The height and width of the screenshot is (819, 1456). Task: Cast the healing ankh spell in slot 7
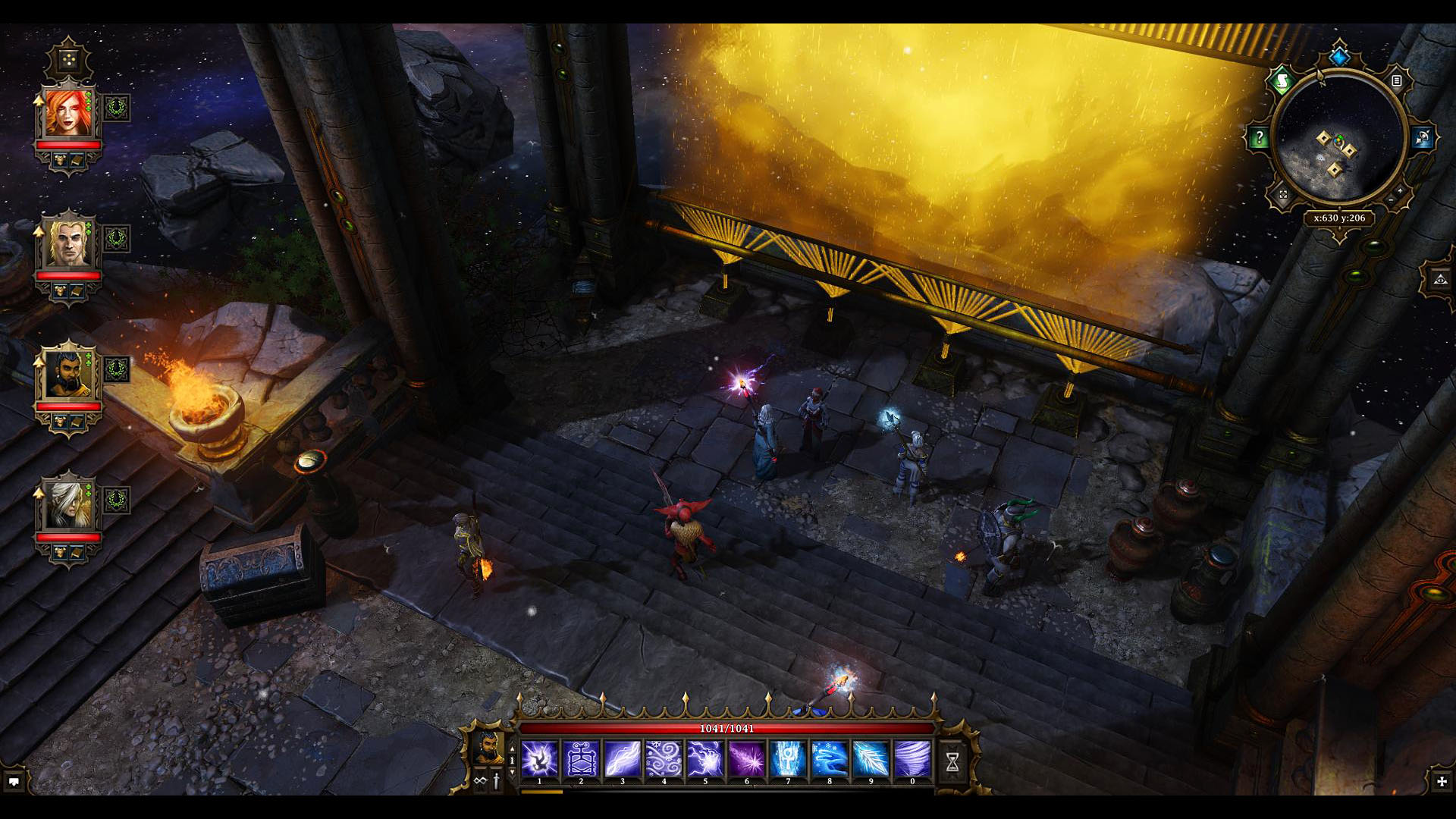[x=788, y=759]
